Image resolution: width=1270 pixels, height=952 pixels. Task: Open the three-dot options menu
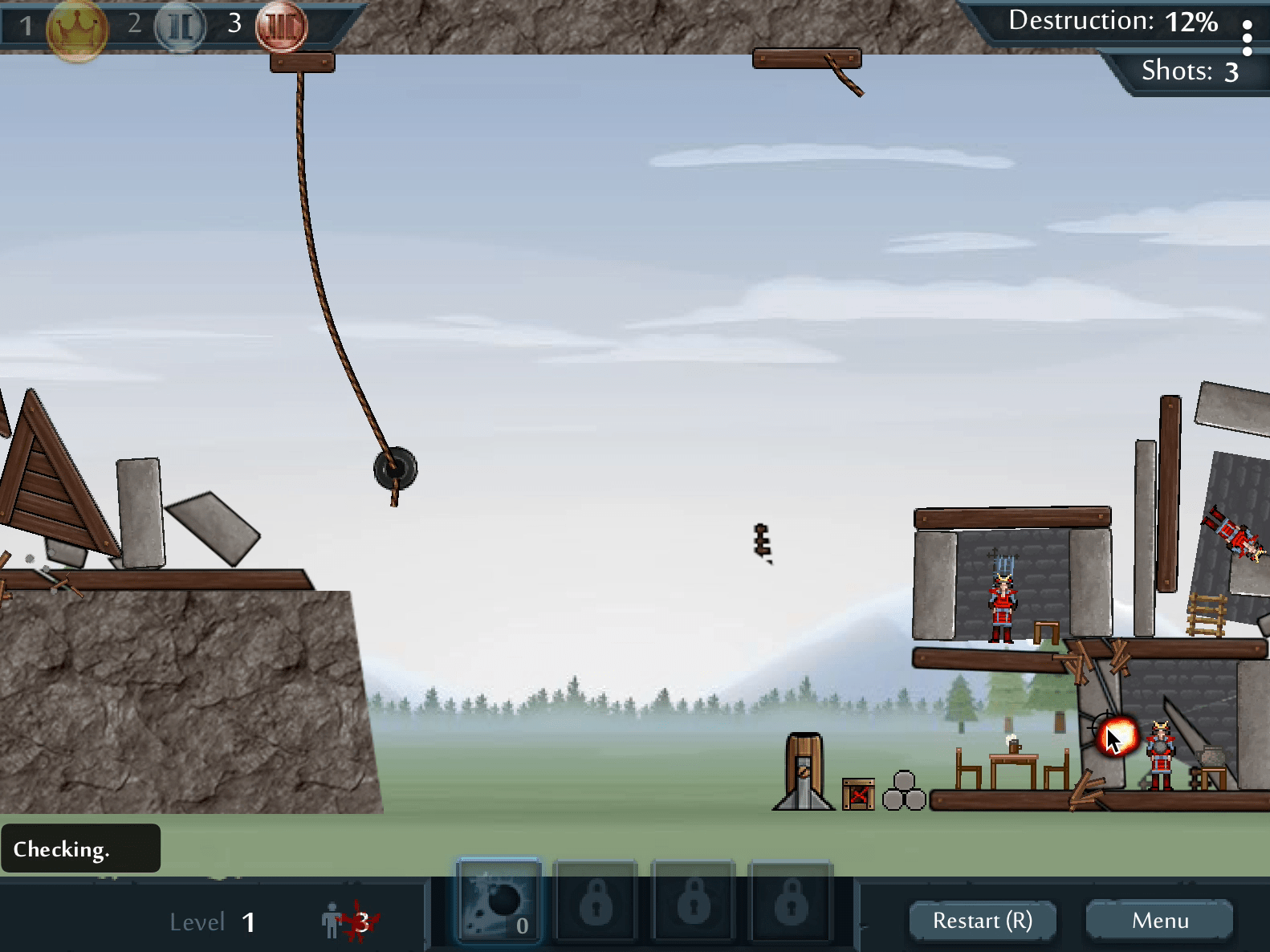pyautogui.click(x=1247, y=38)
